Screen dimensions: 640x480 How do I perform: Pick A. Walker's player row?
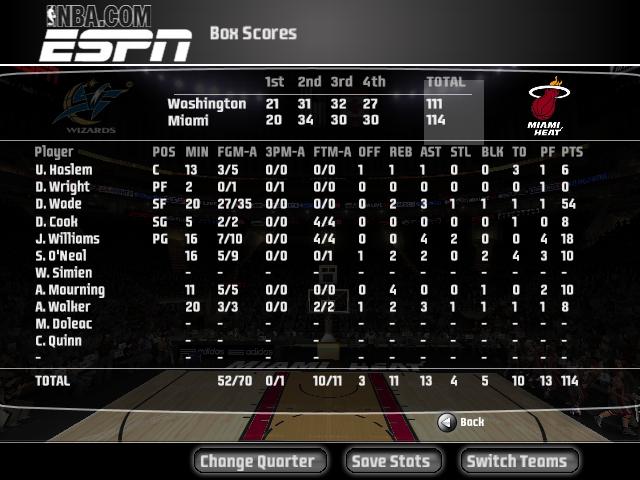(62, 307)
